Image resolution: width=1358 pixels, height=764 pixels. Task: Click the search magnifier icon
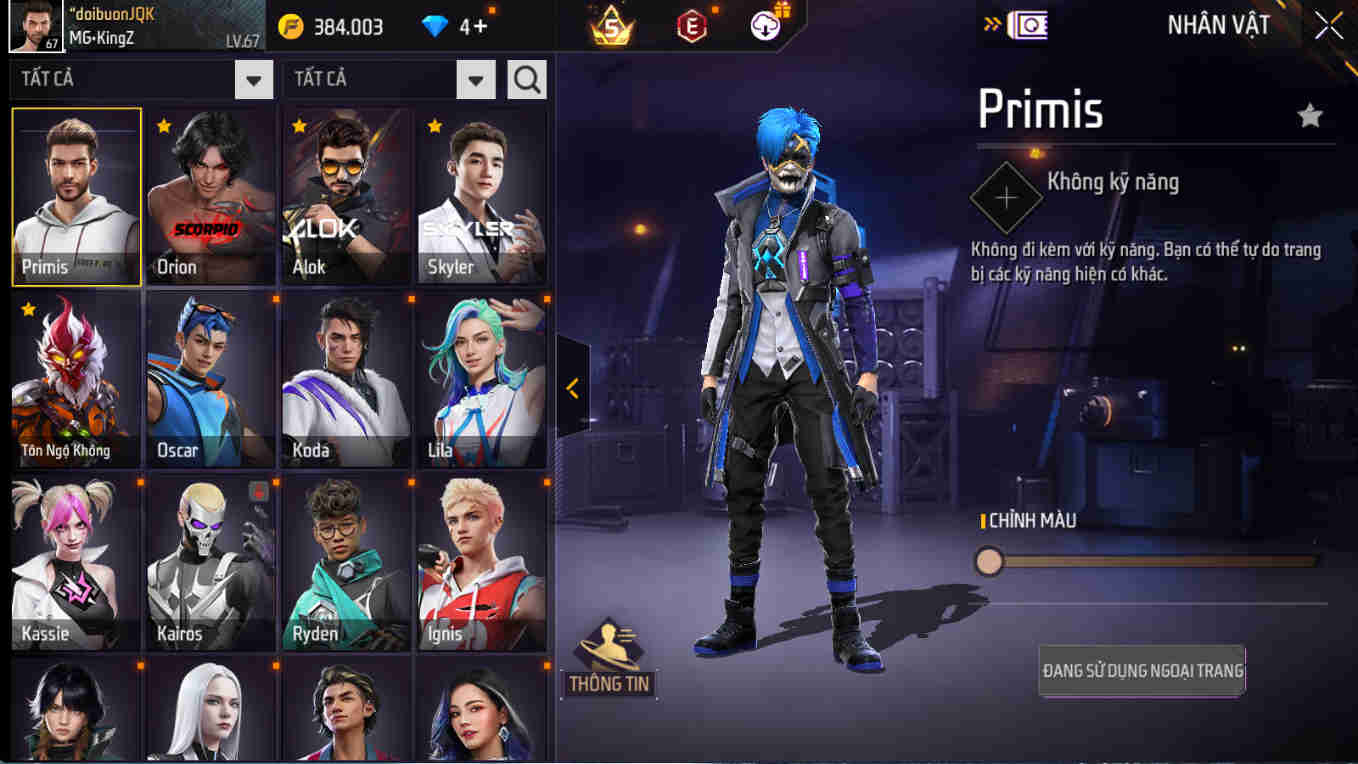point(527,79)
